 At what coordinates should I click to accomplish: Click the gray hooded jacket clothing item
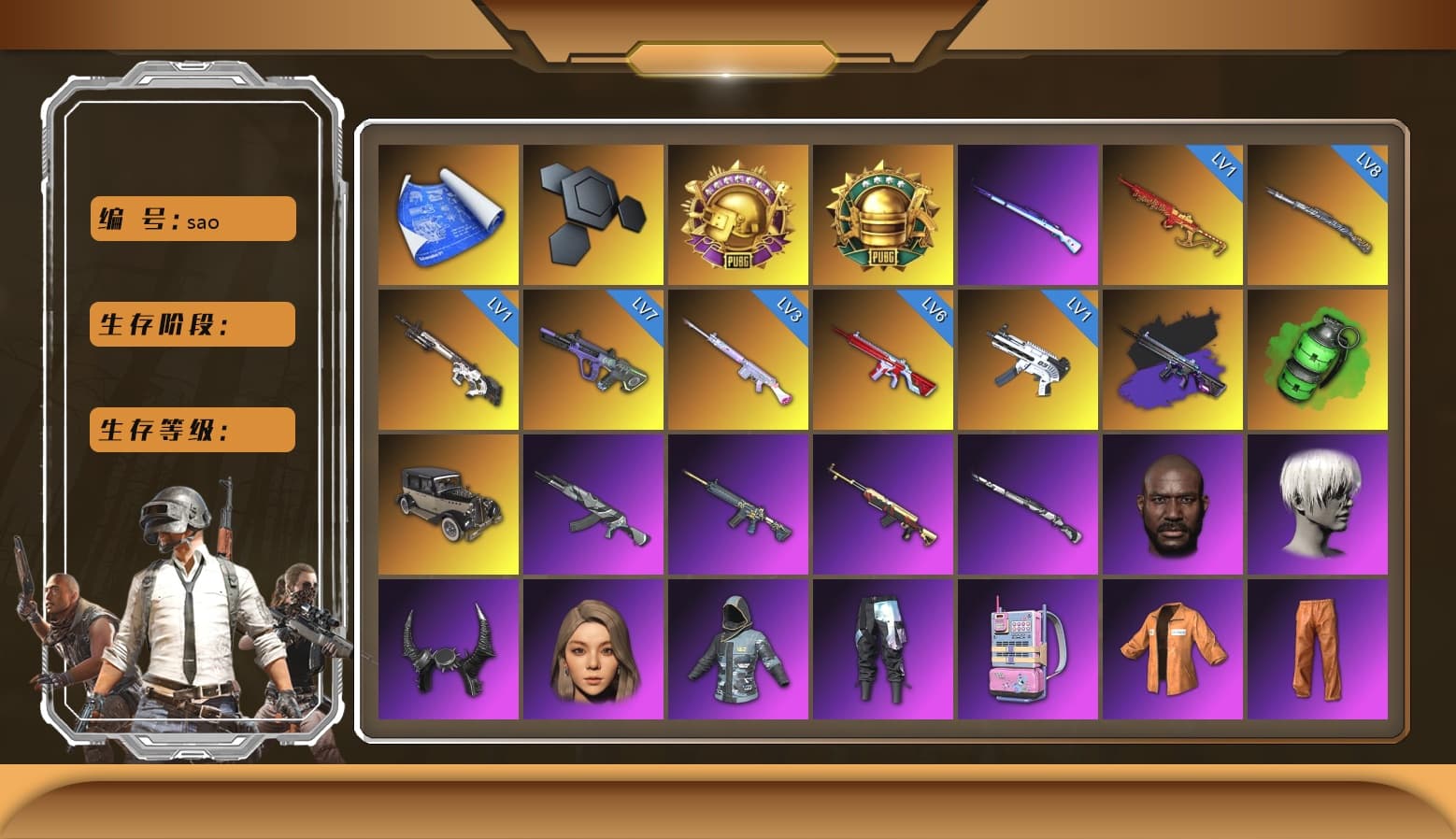[738, 649]
